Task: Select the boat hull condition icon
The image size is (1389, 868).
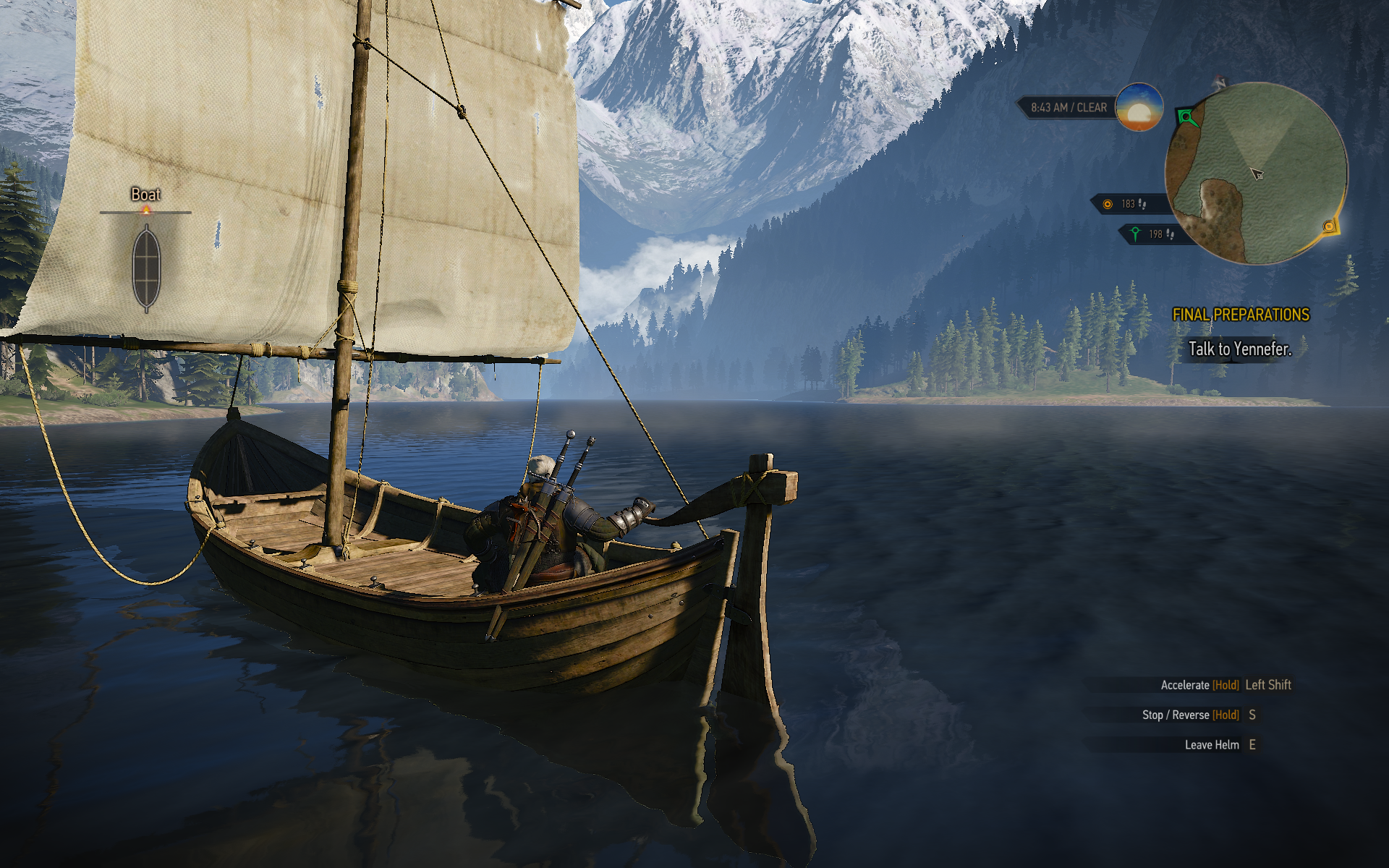Action: coord(146,268)
